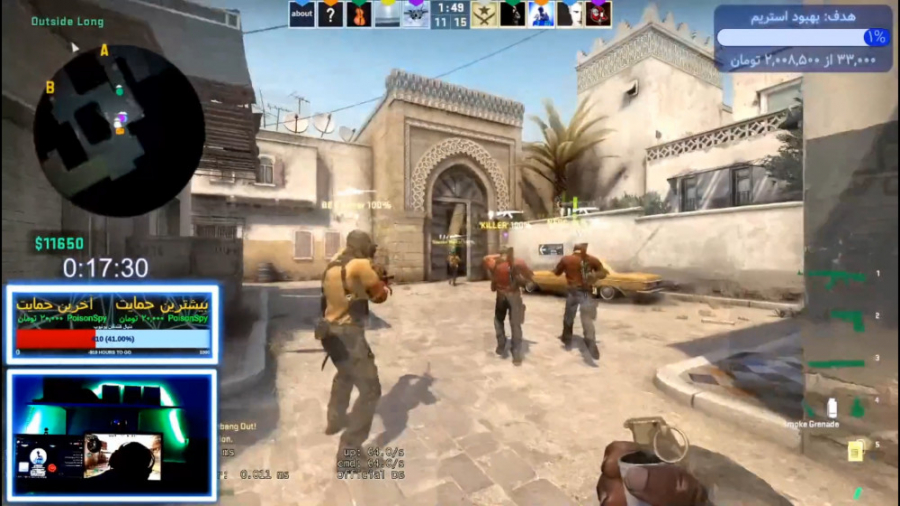Pick the crossed rifles star avatar
The image size is (900, 506).
coord(484,14)
